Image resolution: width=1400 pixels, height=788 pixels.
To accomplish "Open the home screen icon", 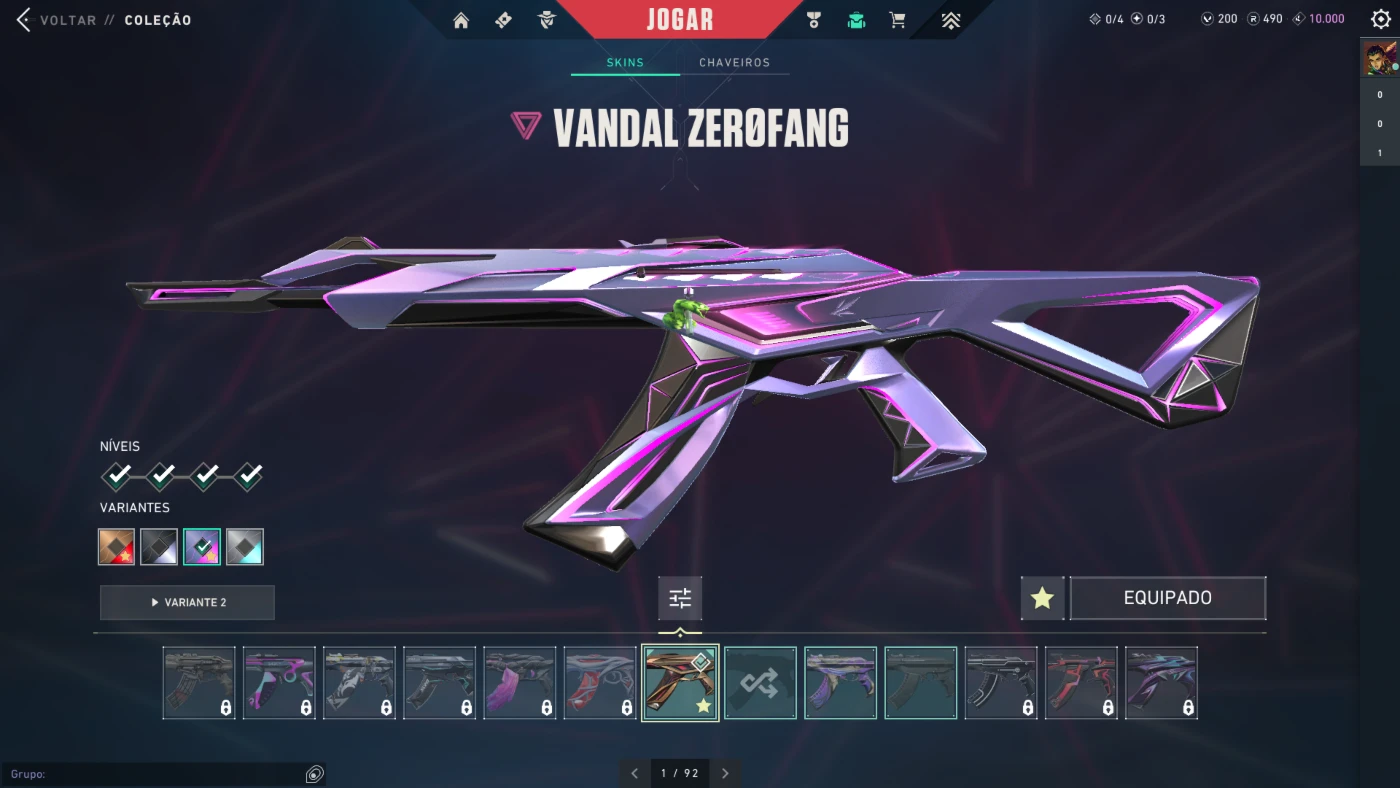I will (461, 20).
